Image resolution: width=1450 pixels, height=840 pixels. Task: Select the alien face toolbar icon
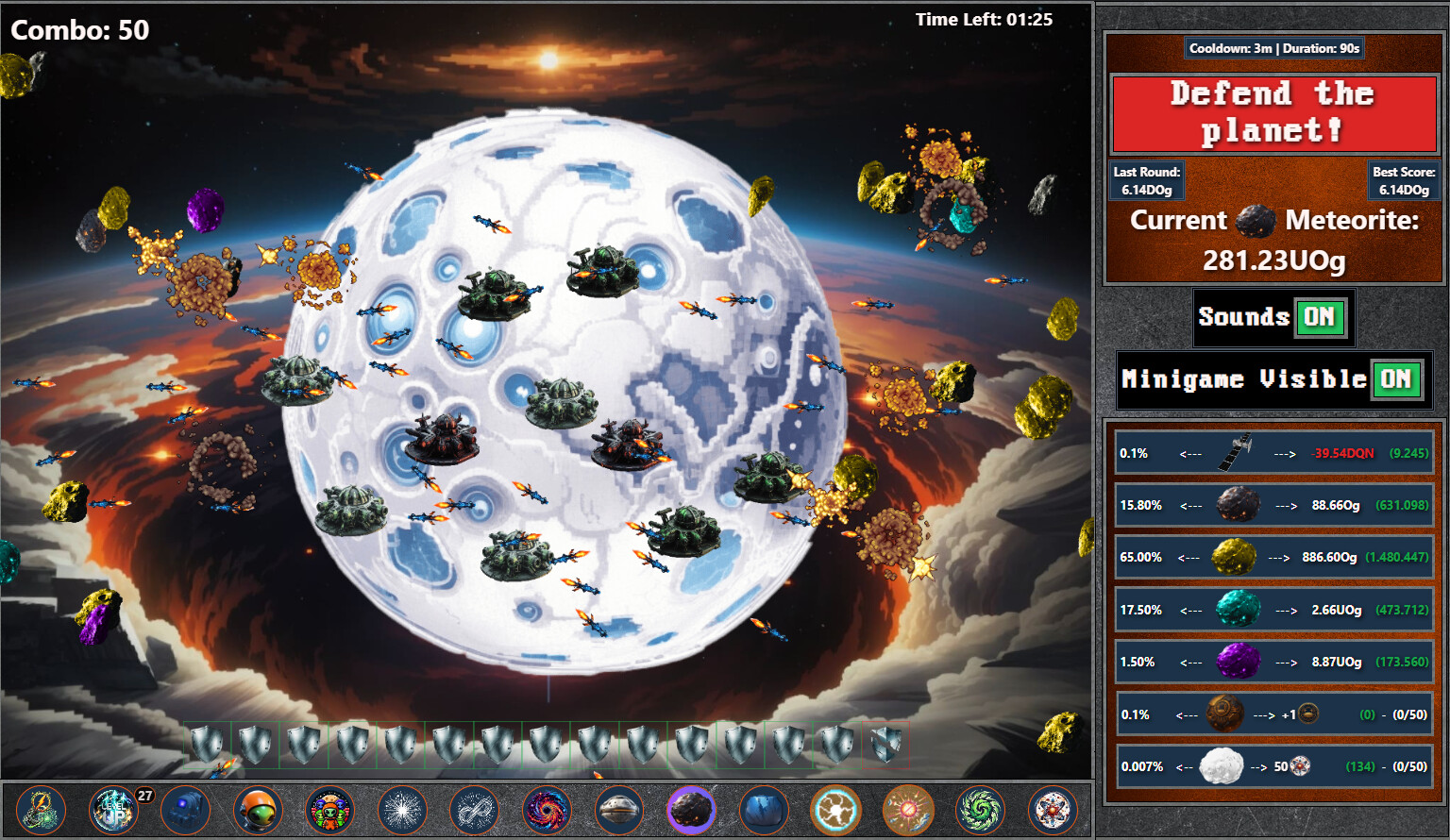[x=331, y=809]
